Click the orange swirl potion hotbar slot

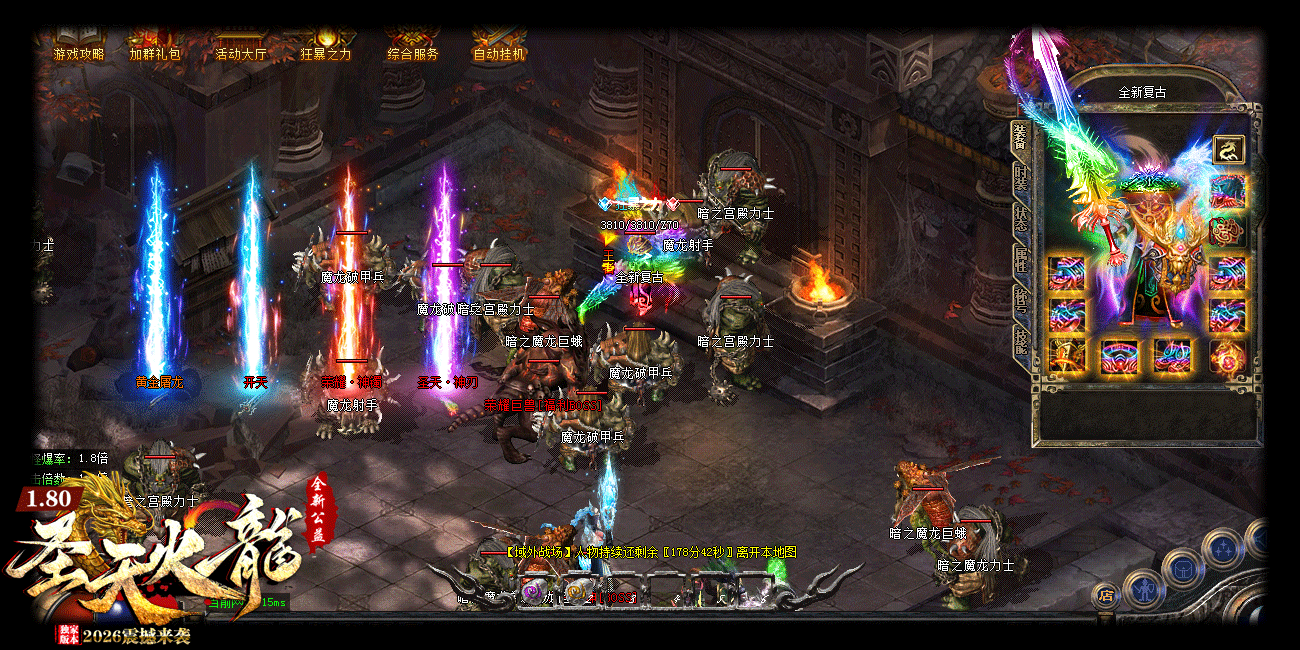coord(576,592)
